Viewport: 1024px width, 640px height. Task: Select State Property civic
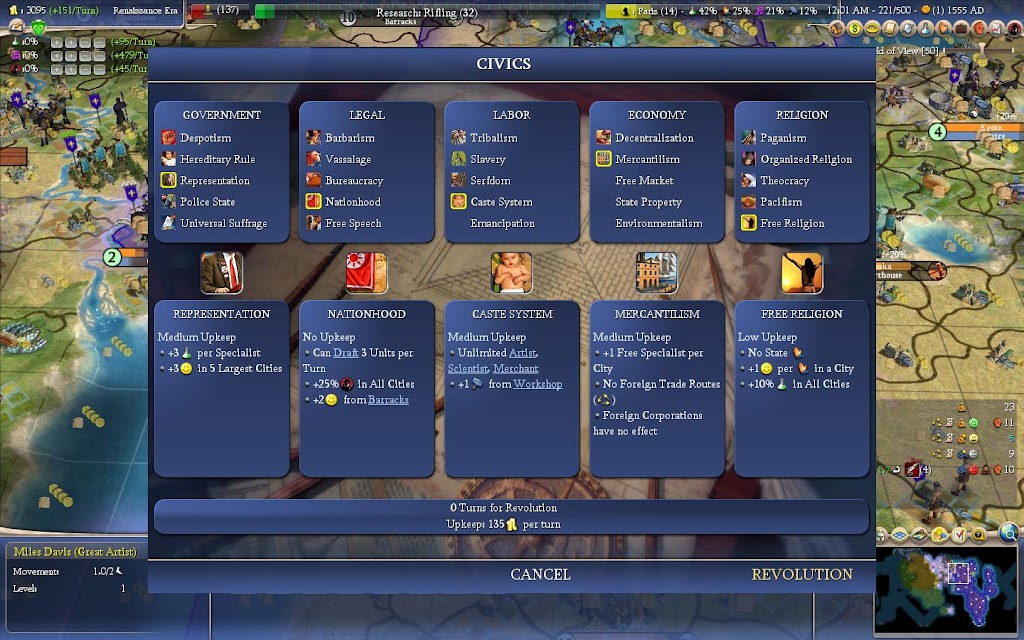point(648,202)
